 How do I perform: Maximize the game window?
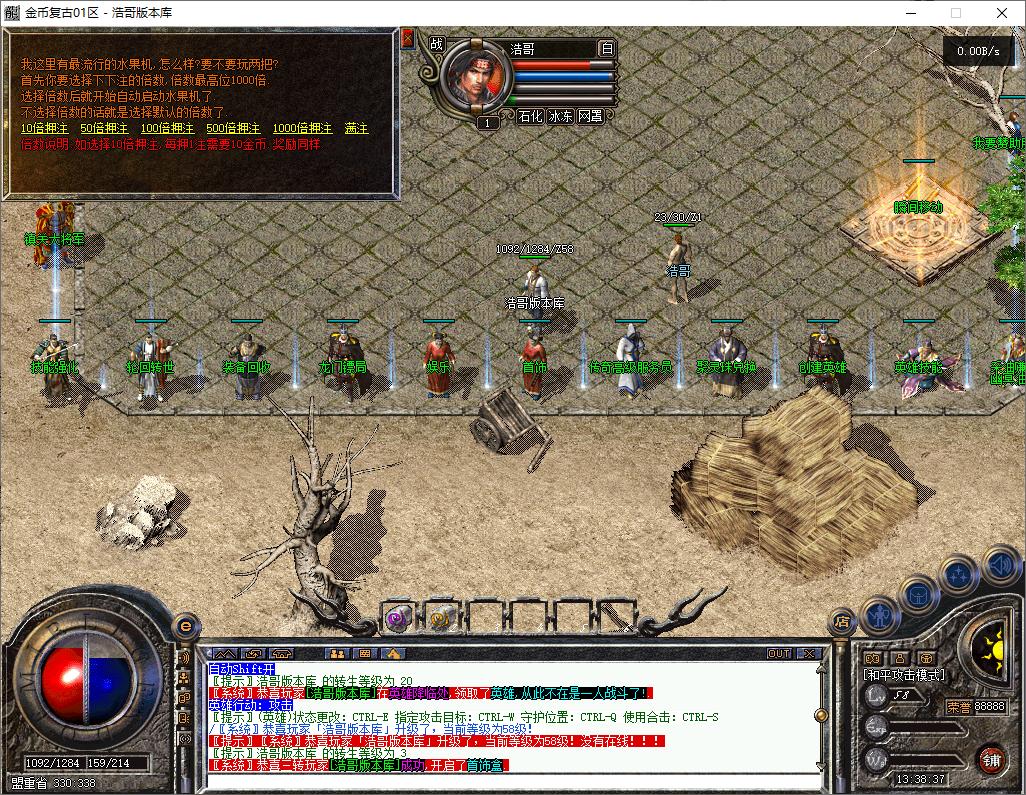[955, 13]
